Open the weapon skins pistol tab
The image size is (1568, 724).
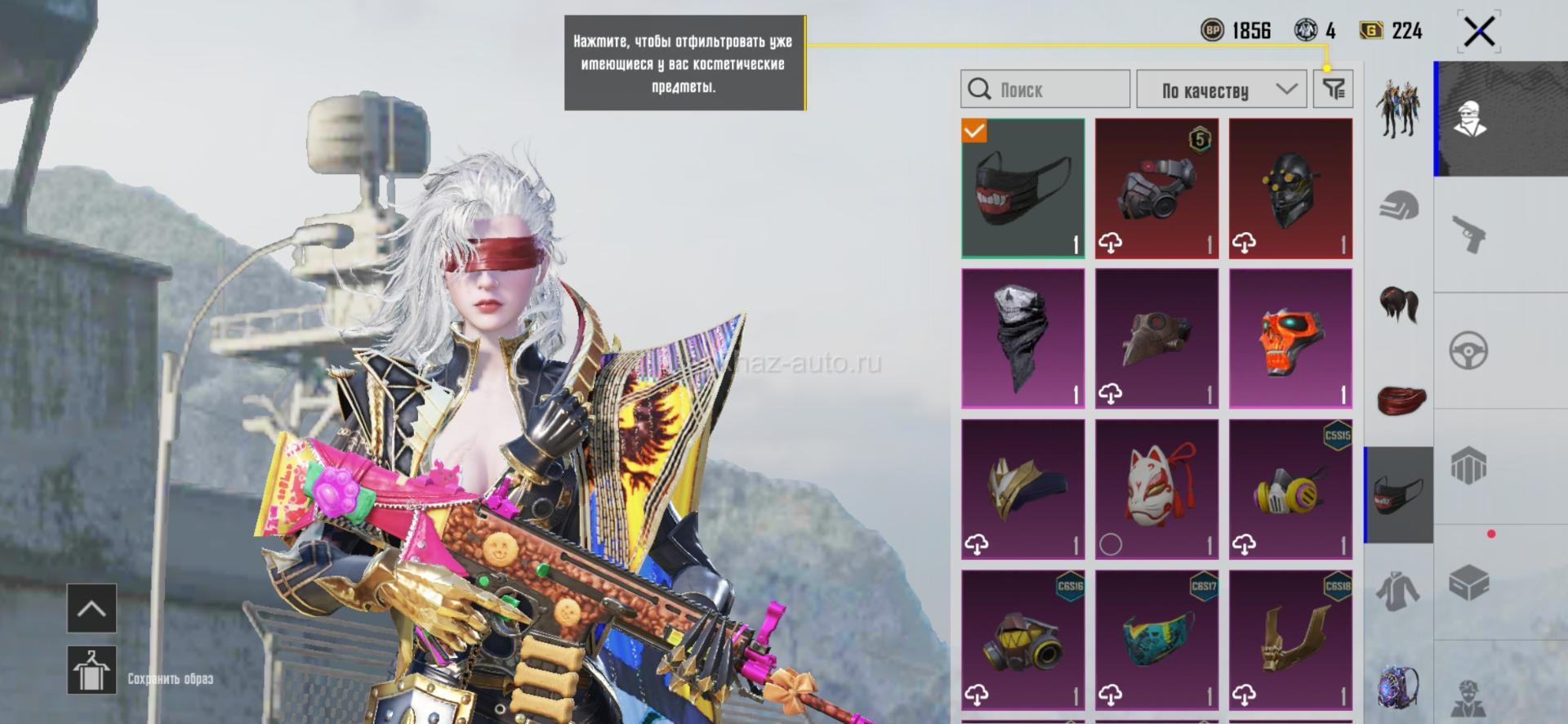tap(1469, 235)
